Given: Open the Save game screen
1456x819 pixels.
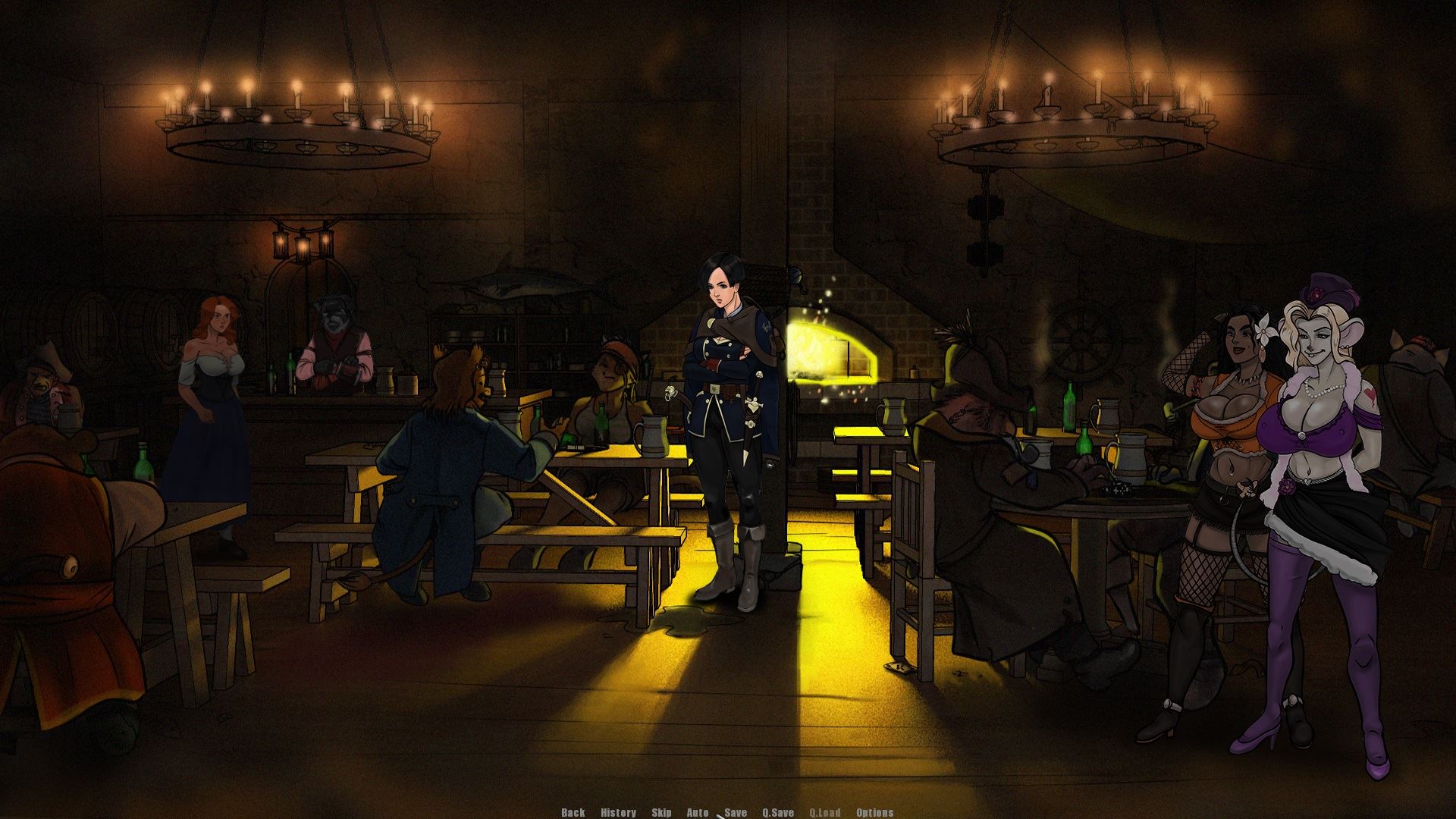Looking at the screenshot, I should pos(736,812).
